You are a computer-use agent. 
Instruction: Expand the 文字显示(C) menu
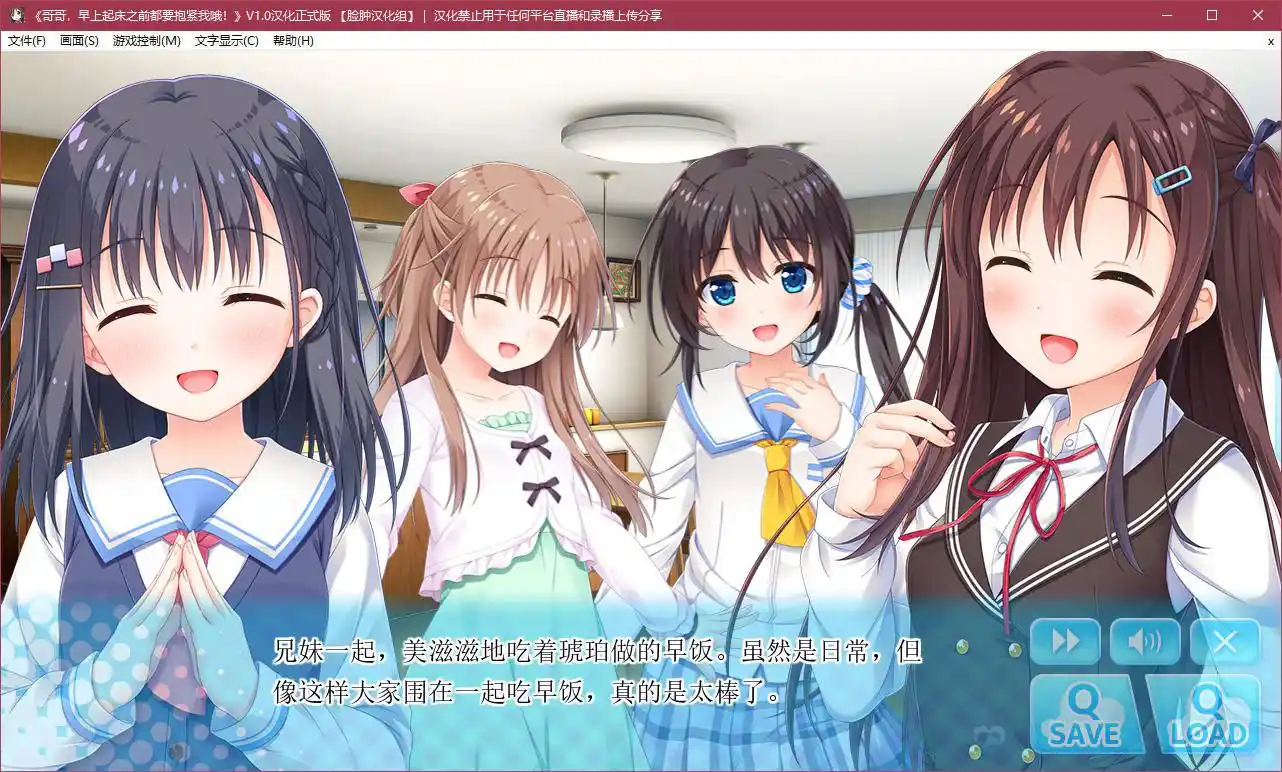click(228, 41)
